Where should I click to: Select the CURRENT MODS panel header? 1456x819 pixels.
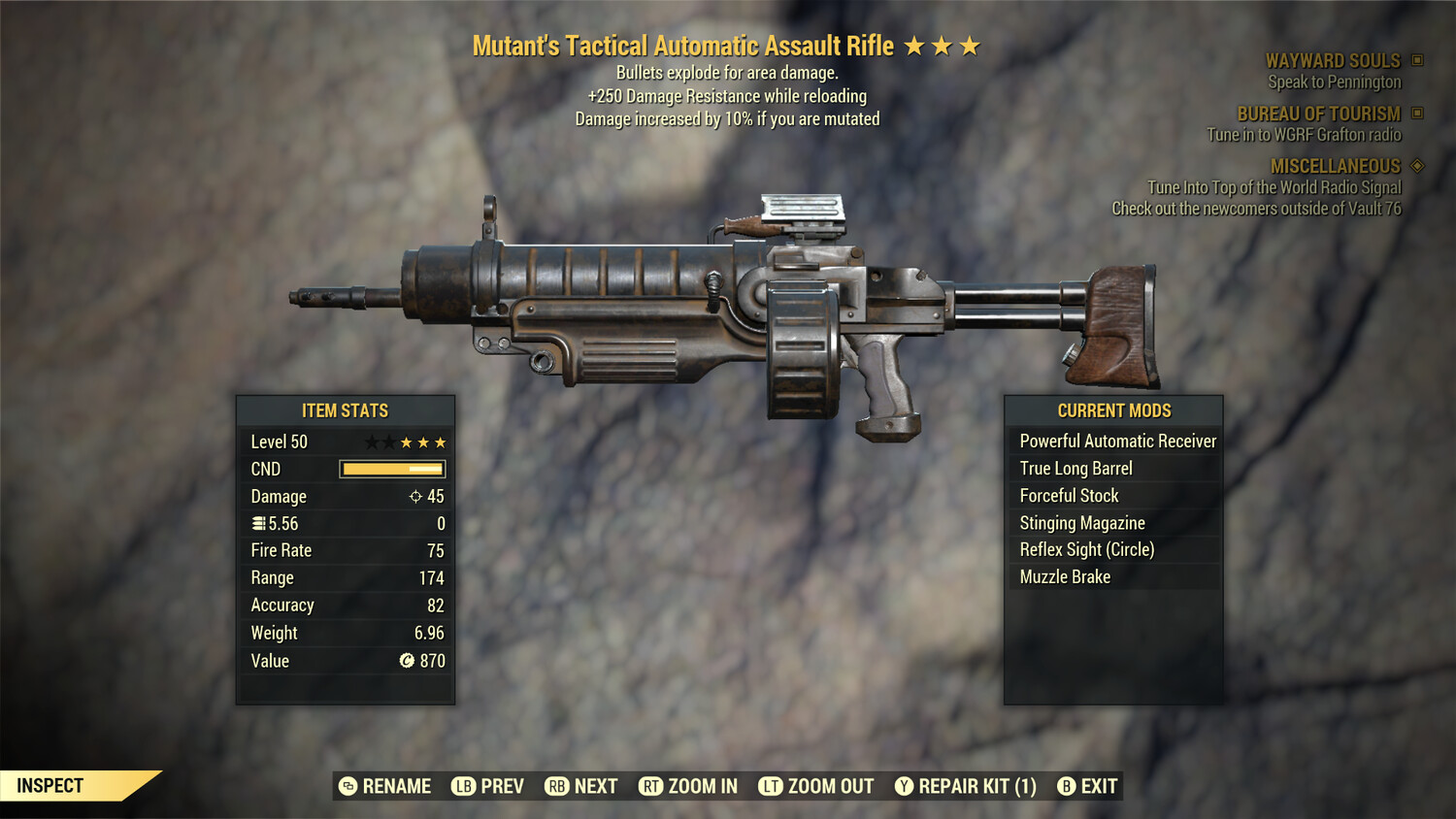(x=1114, y=410)
